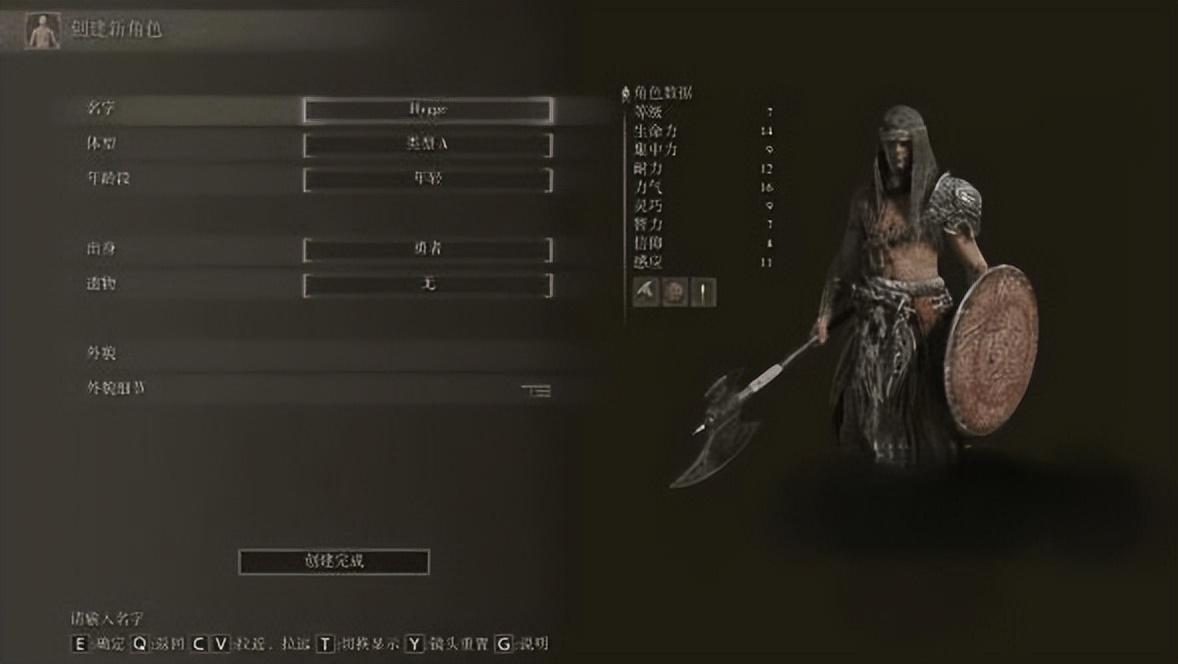
Task: Pick a 遗物 keepsake, currently 无
Action: (427, 285)
